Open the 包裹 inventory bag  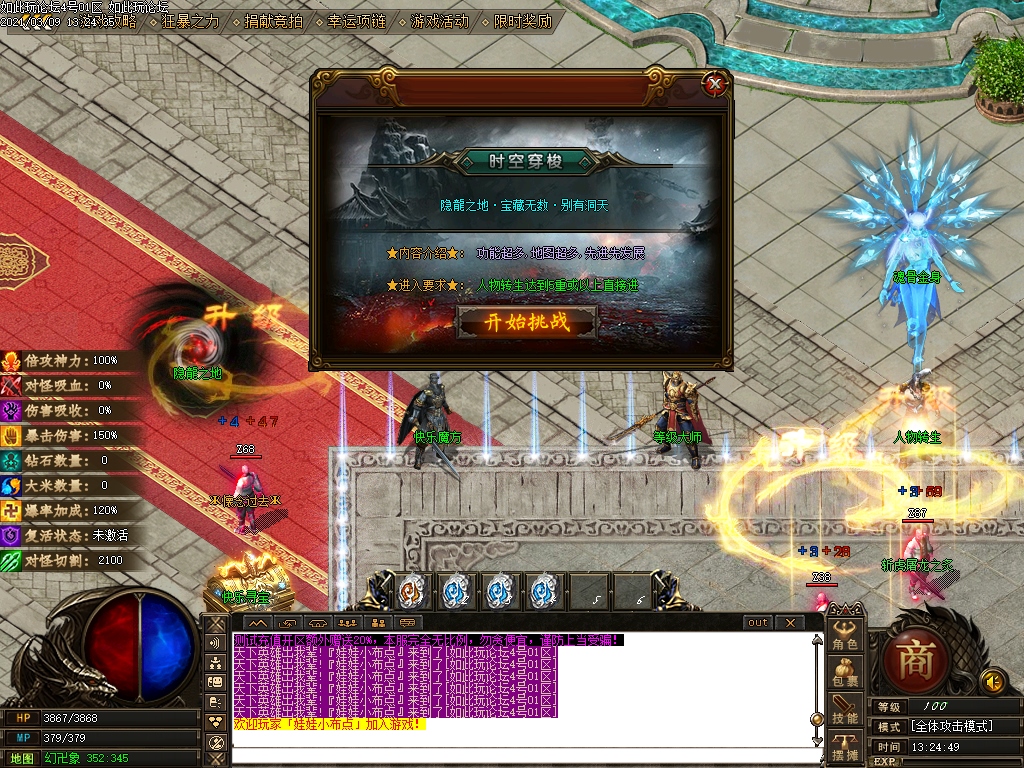click(x=846, y=674)
